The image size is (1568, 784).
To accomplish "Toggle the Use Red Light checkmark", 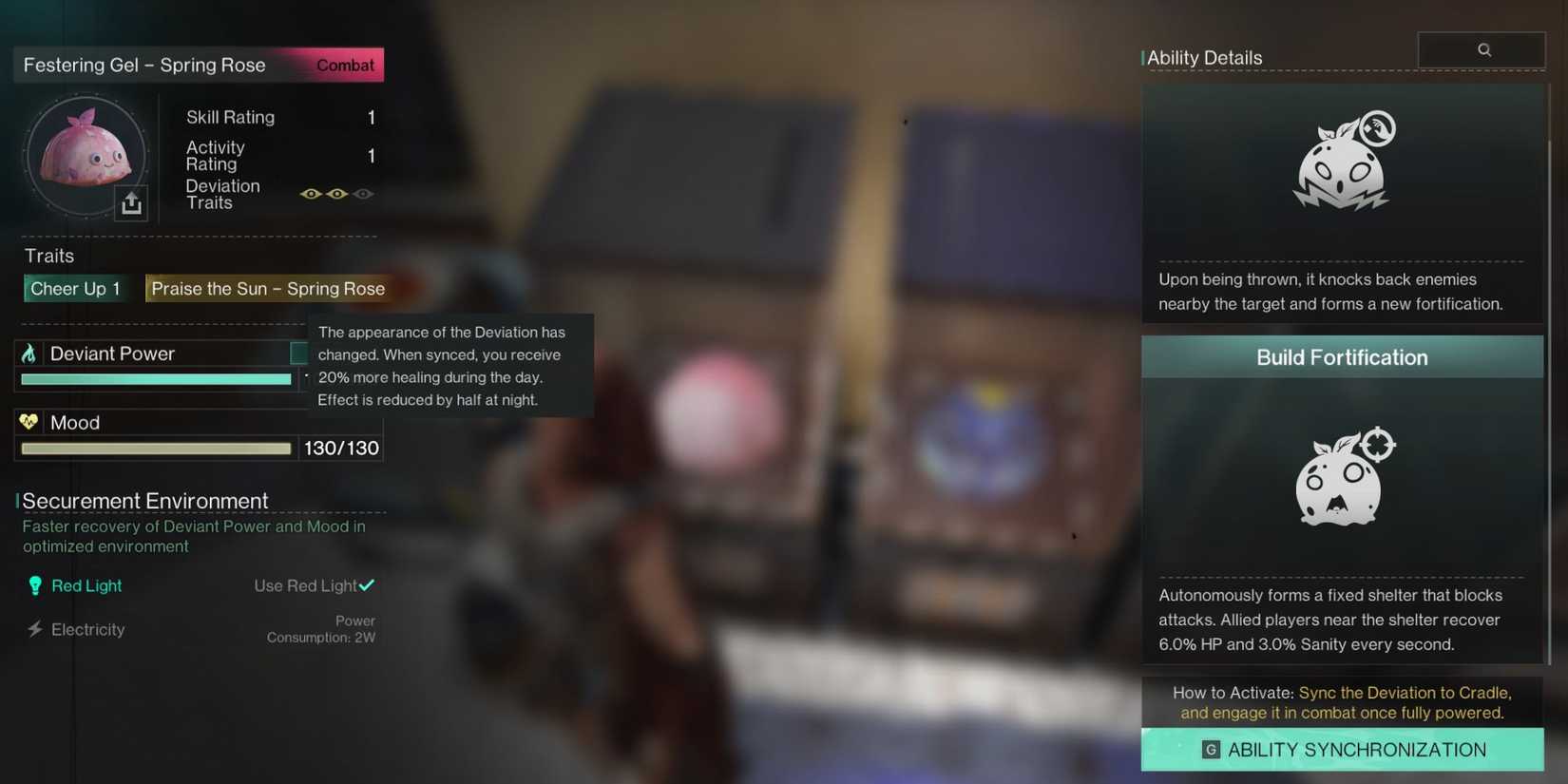I will coord(367,584).
